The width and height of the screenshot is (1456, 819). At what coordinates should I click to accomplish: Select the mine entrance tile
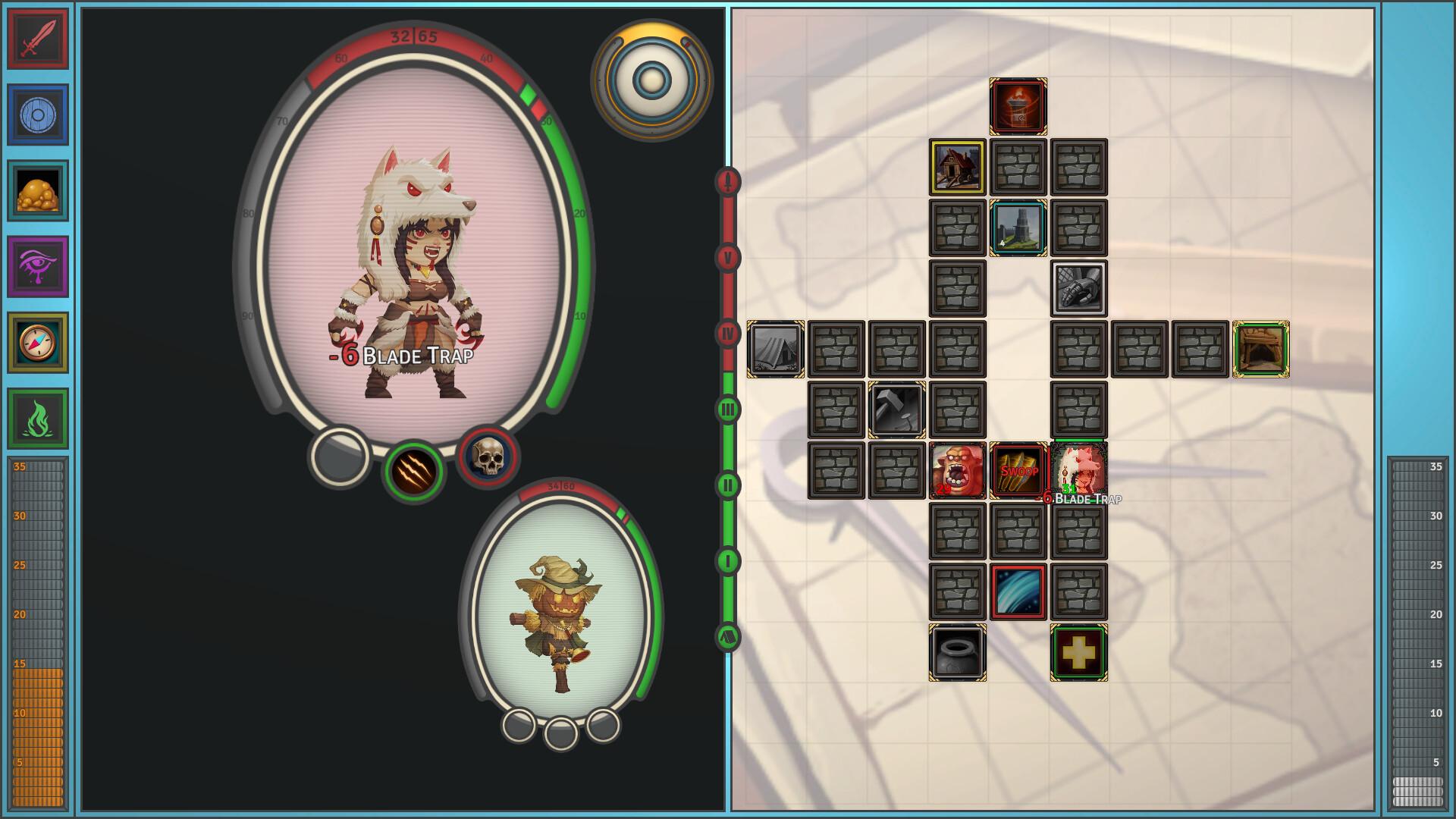(x=1261, y=350)
